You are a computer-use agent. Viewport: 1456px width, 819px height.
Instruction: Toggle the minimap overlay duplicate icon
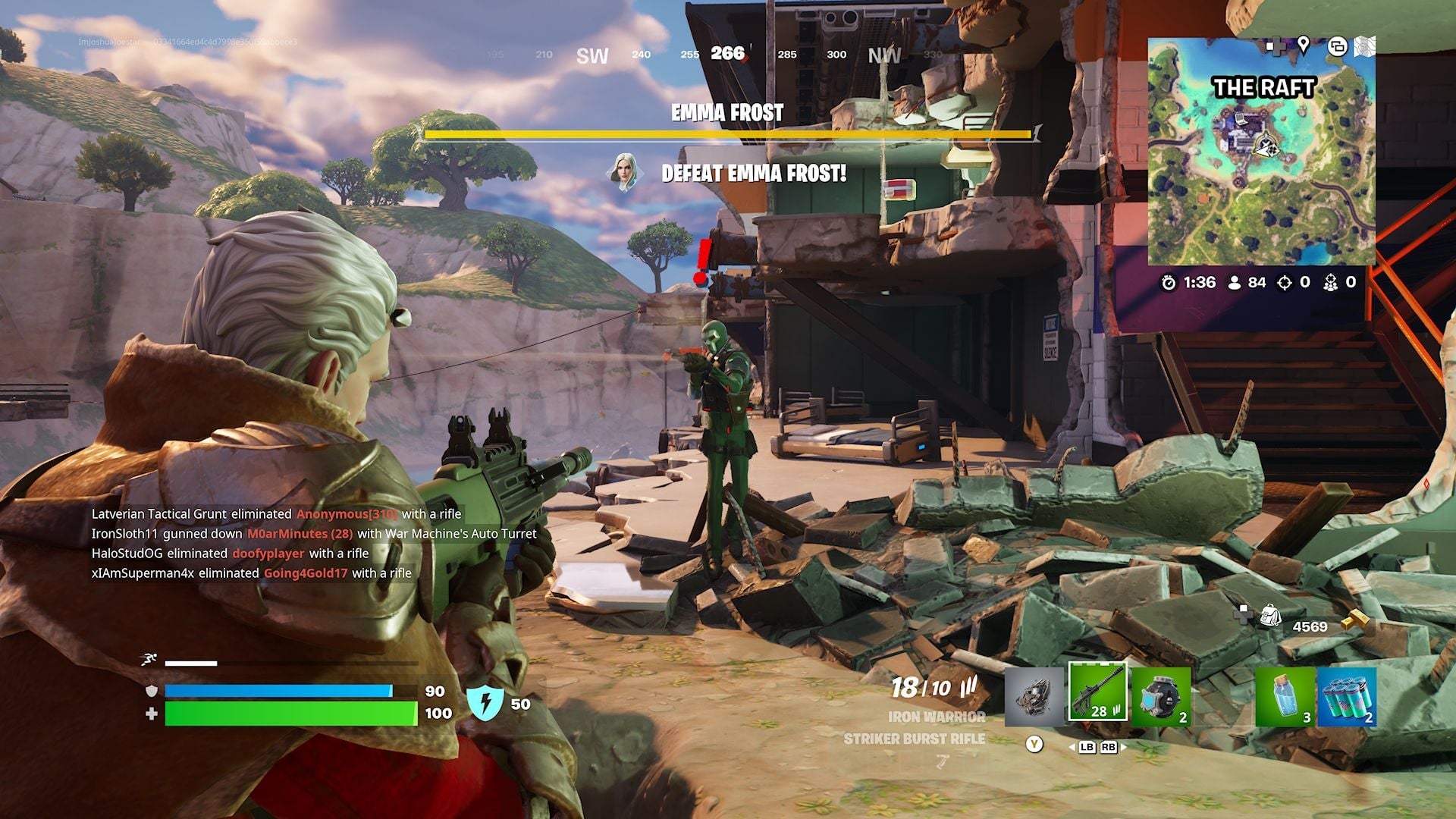1338,47
